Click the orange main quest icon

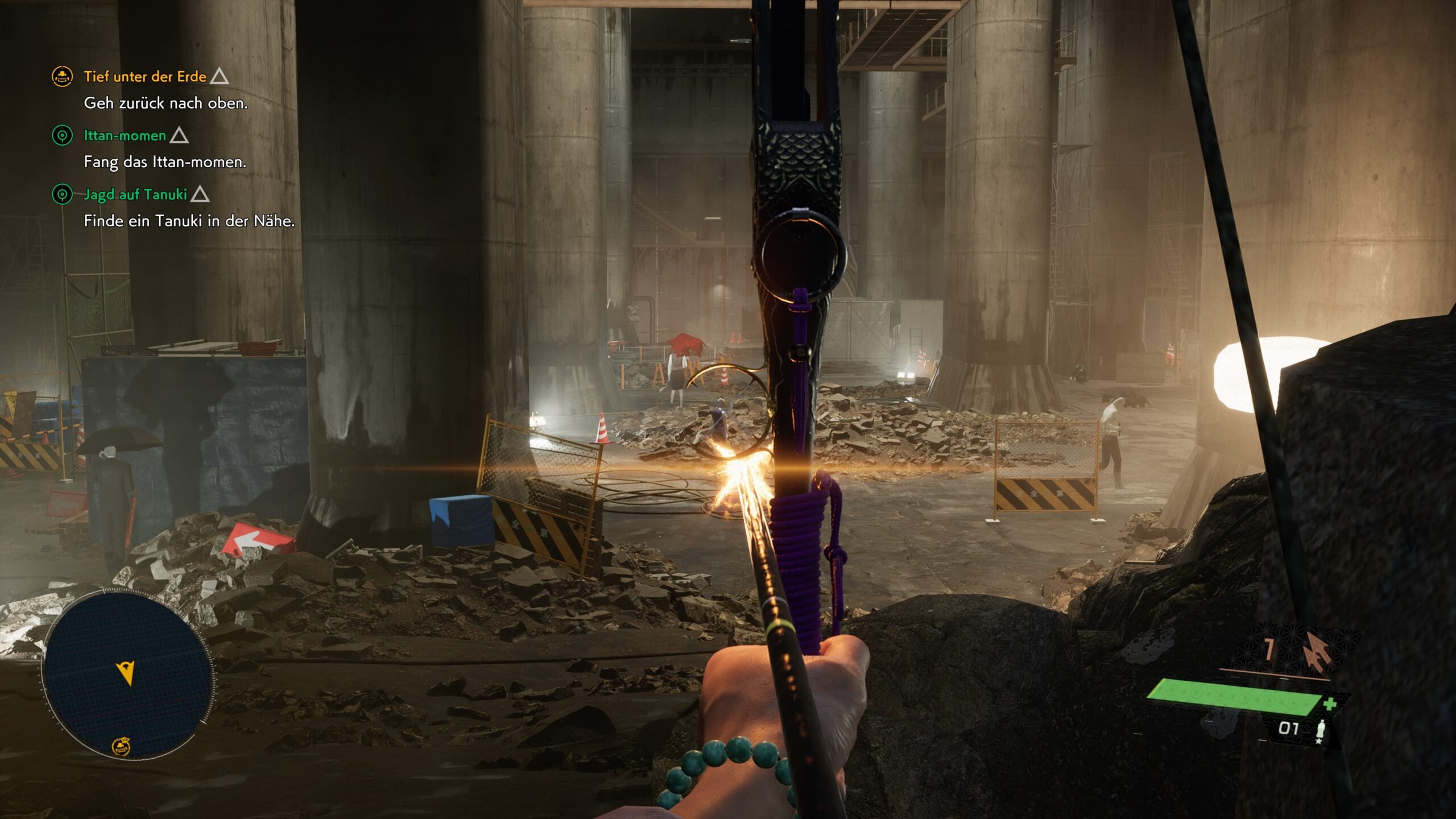point(62,76)
